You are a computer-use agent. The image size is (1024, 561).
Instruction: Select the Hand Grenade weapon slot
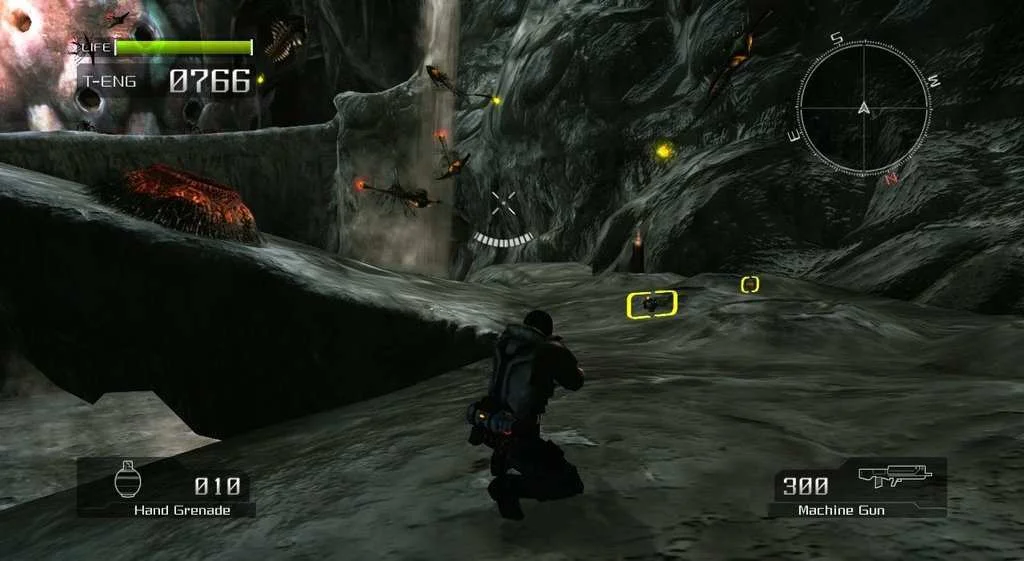pos(166,489)
